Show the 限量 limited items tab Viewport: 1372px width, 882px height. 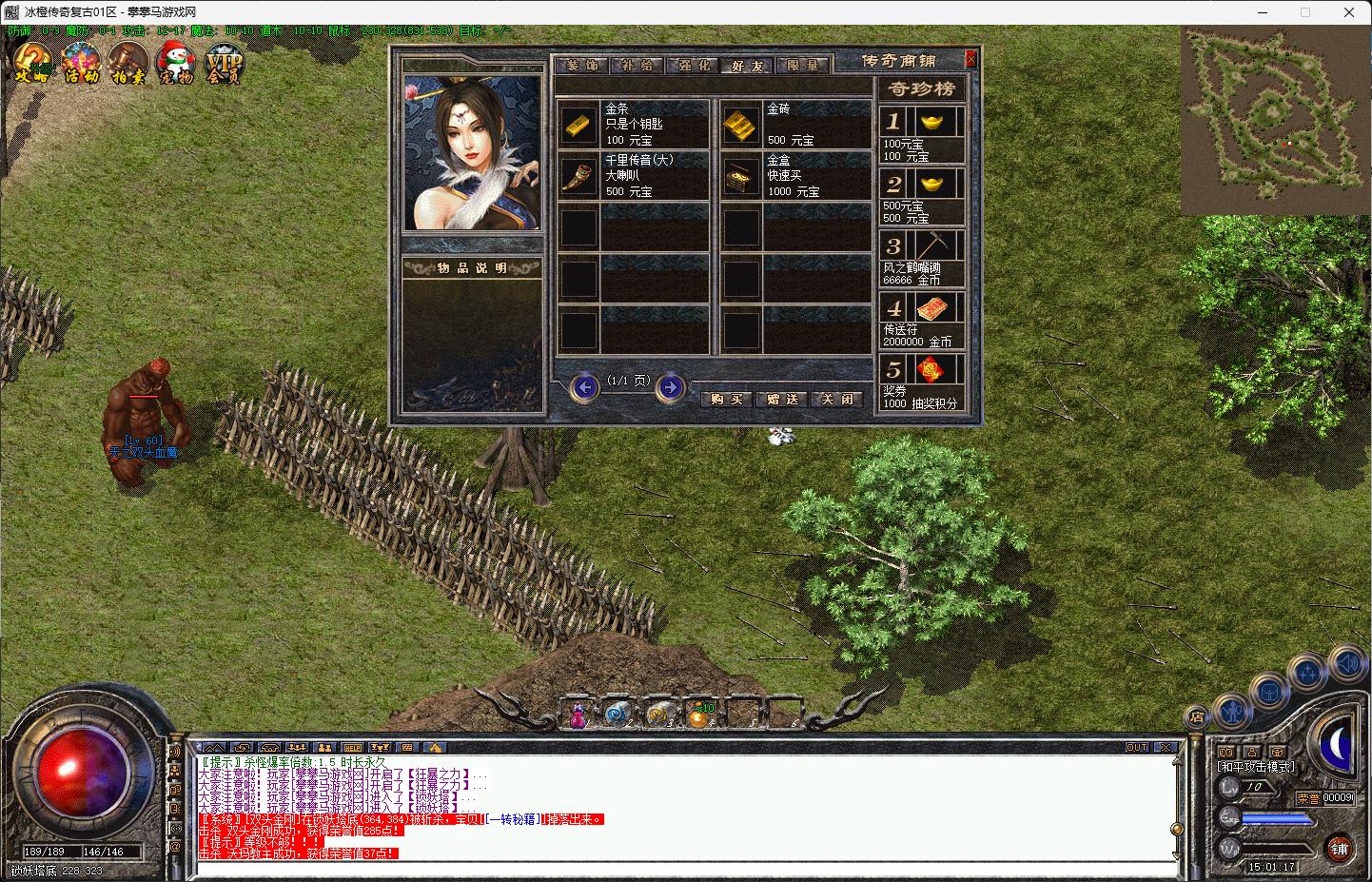[803, 66]
